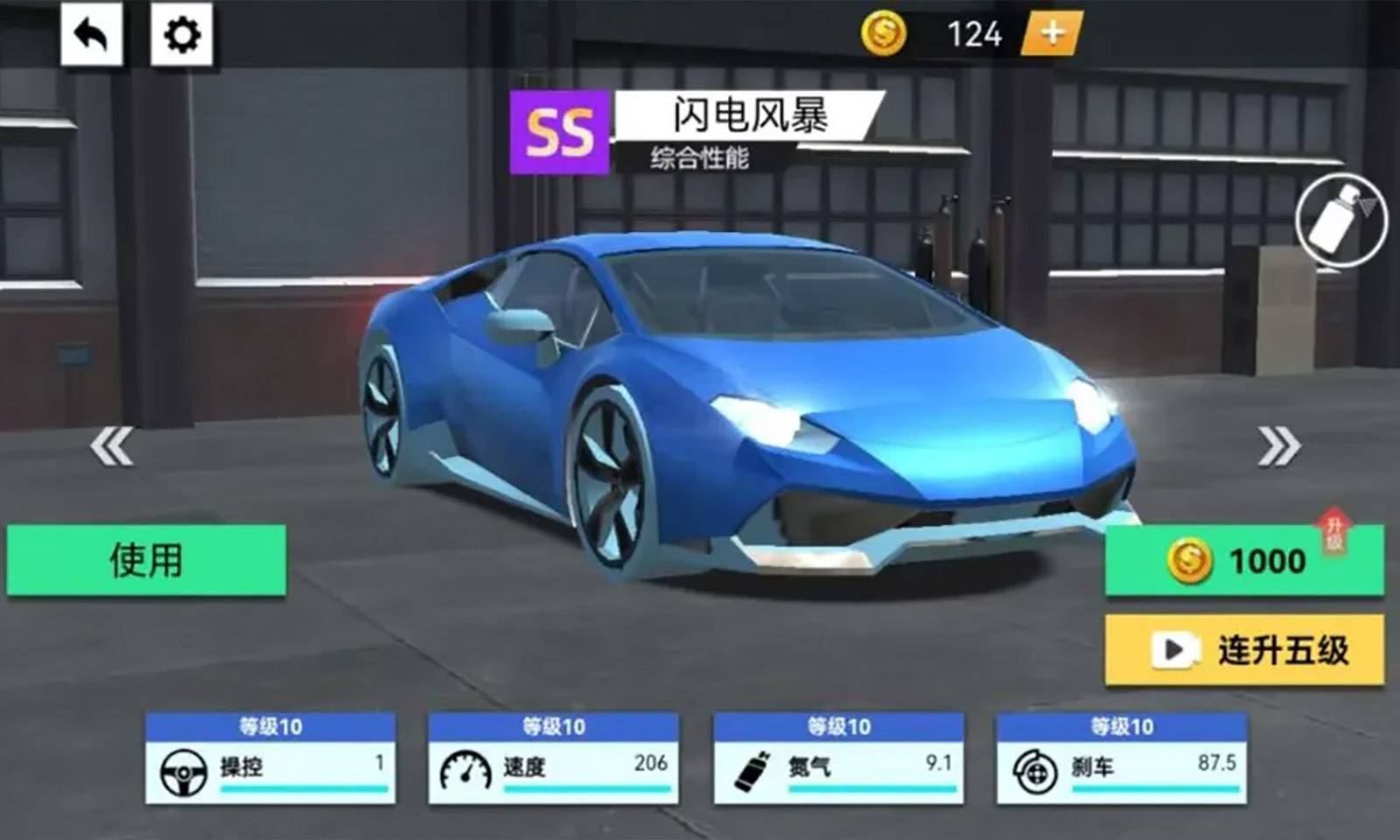Click the SS performance rating badge

point(558,133)
